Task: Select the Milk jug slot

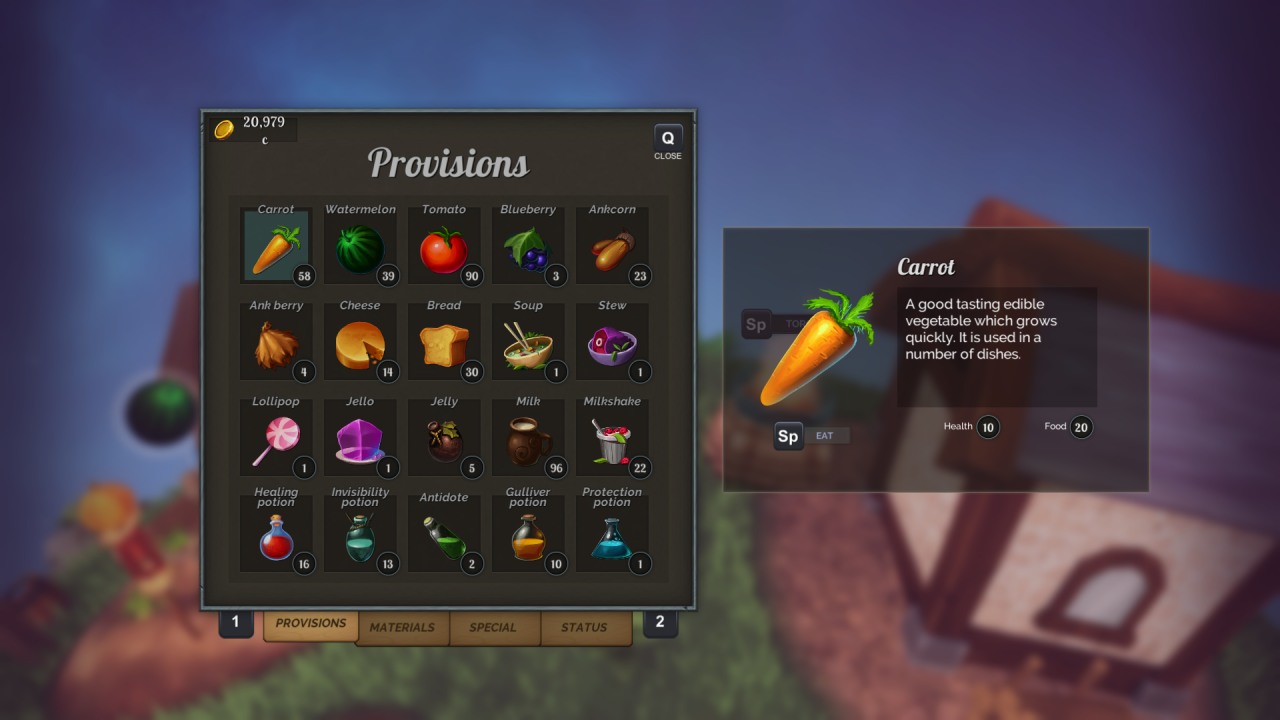Action: point(527,440)
